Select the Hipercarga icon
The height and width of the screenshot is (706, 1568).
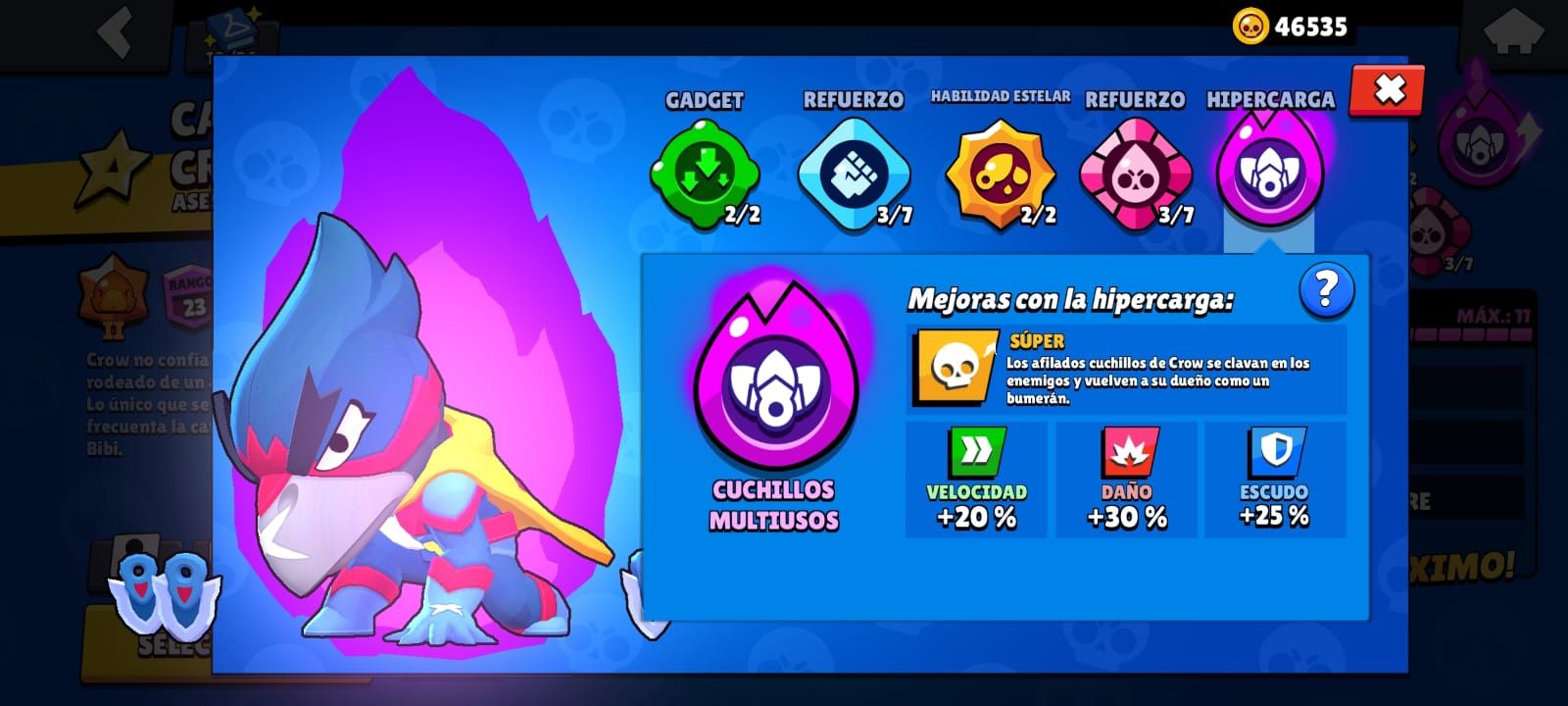[x=1271, y=174]
